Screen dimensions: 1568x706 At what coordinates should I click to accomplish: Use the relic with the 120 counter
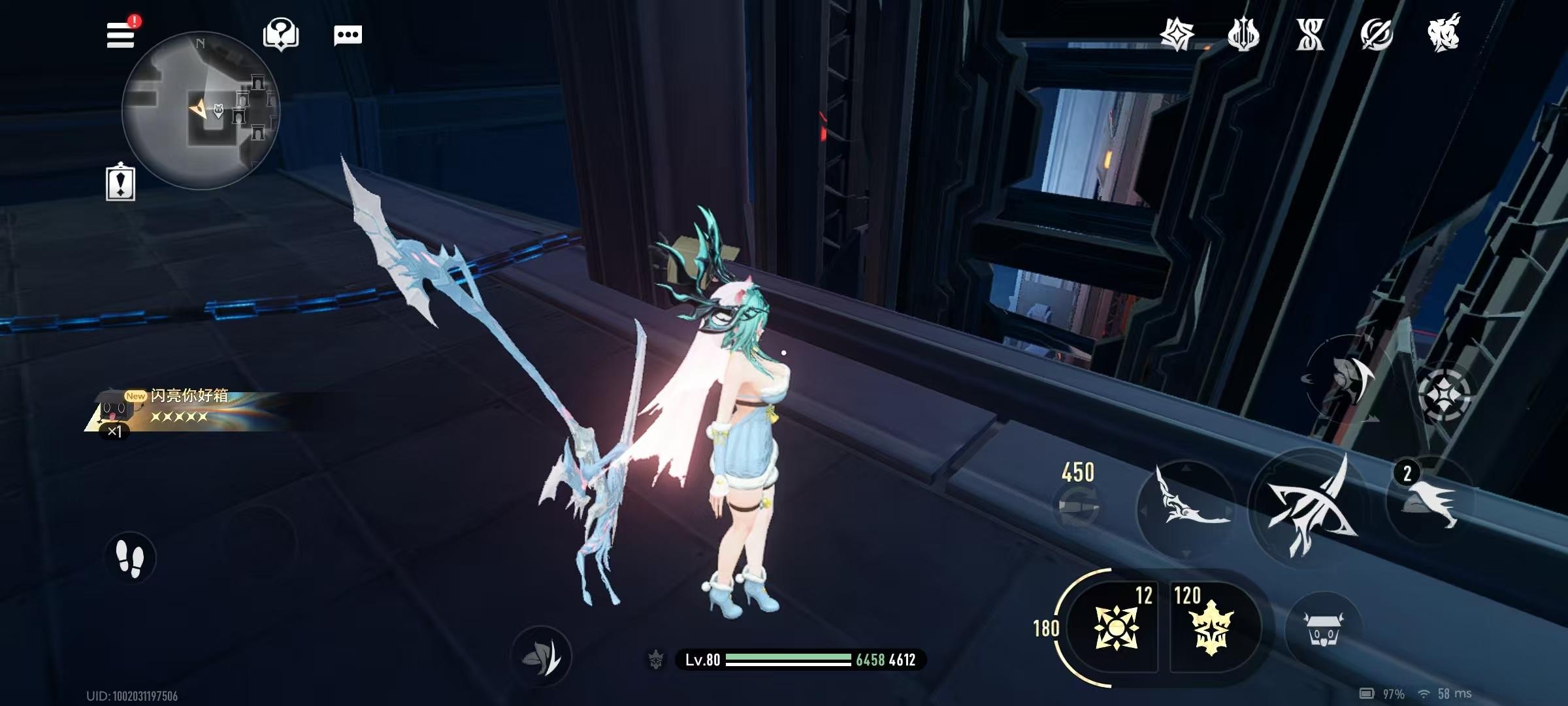(x=1210, y=628)
